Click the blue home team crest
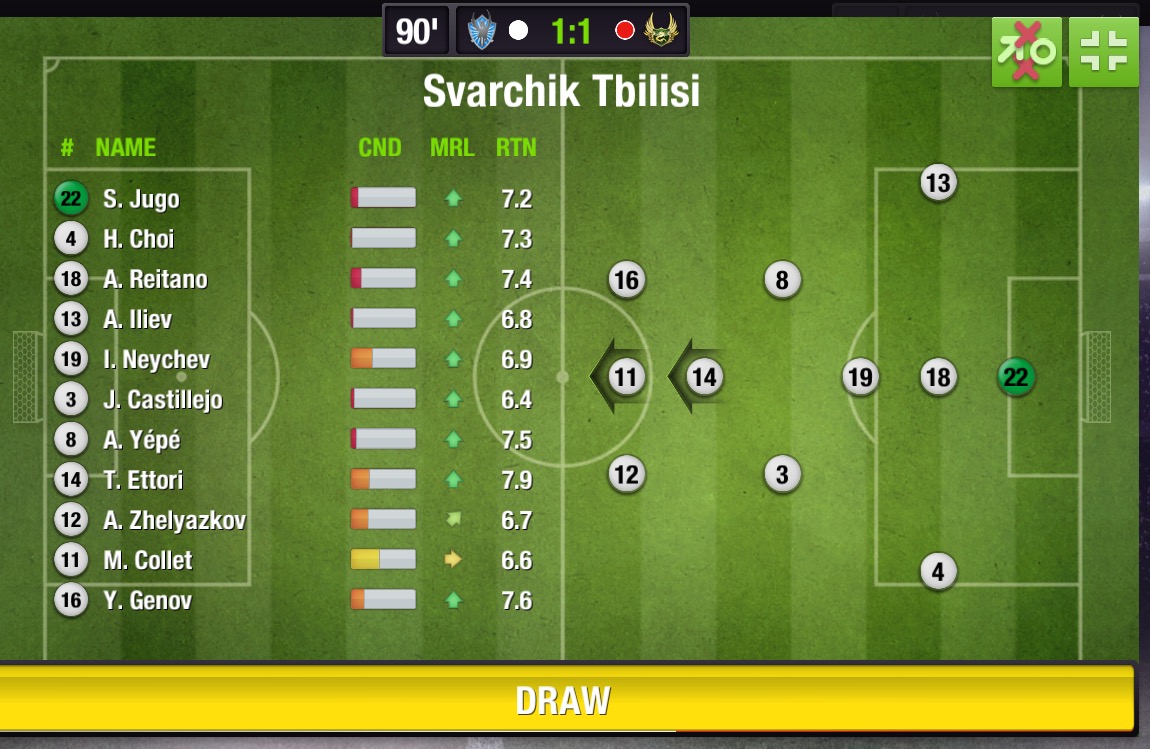This screenshot has width=1150, height=749. [482, 31]
